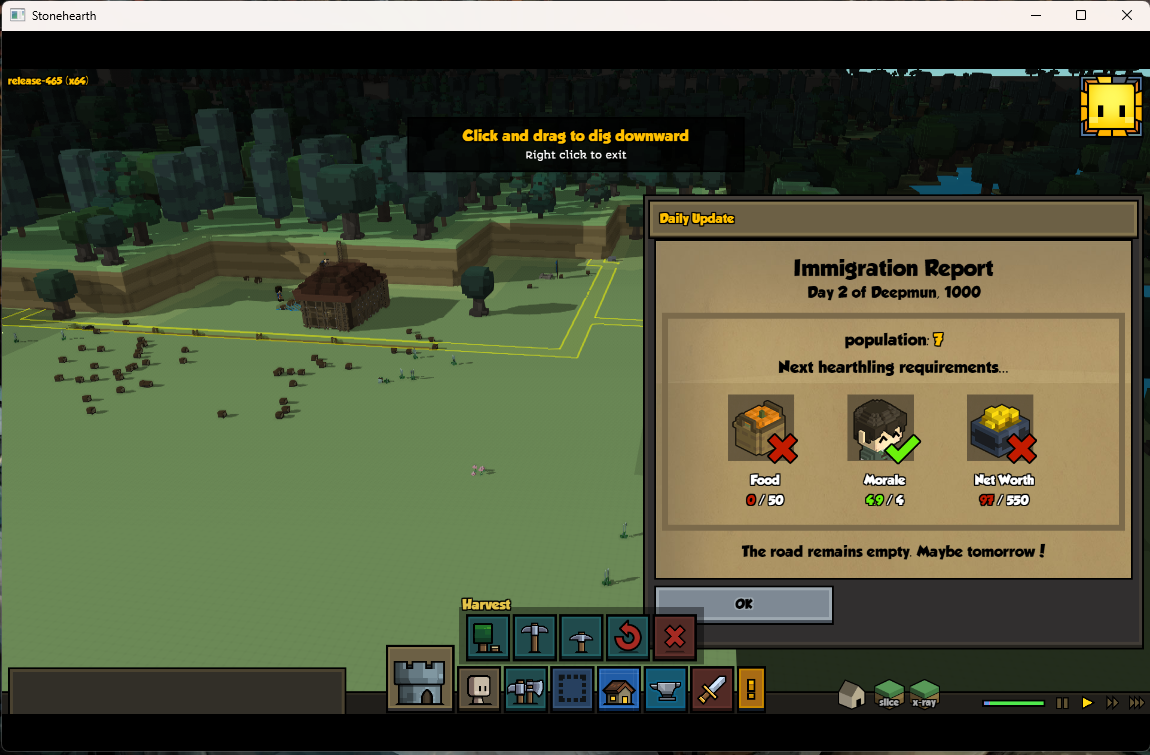Open the castle town overview button
The image size is (1150, 755).
click(420, 679)
